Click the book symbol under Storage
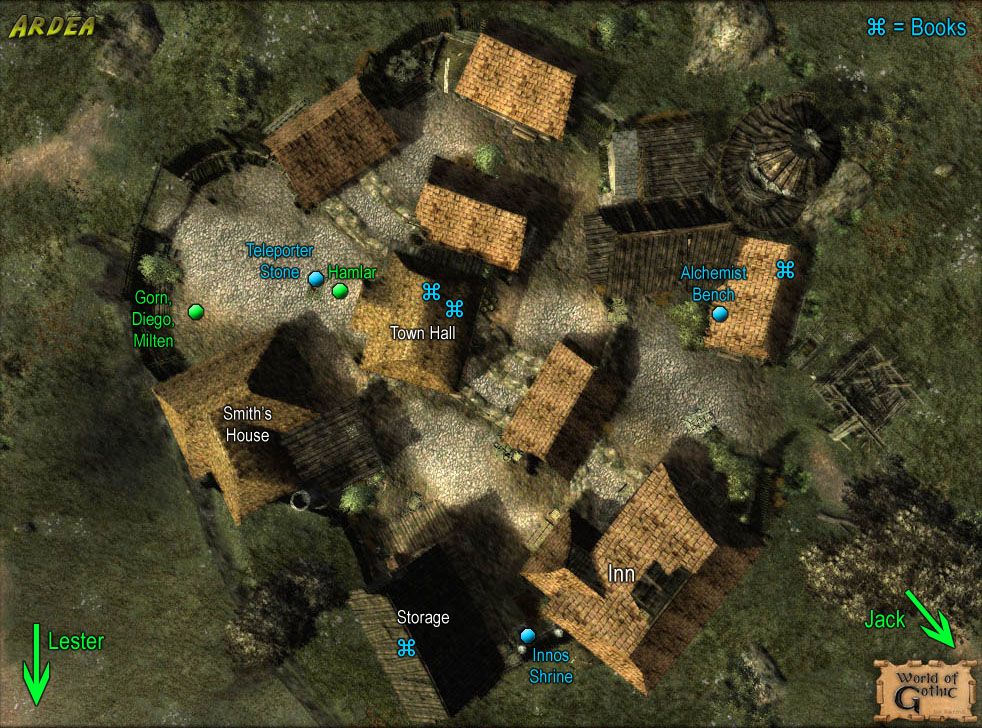 pyautogui.click(x=406, y=647)
